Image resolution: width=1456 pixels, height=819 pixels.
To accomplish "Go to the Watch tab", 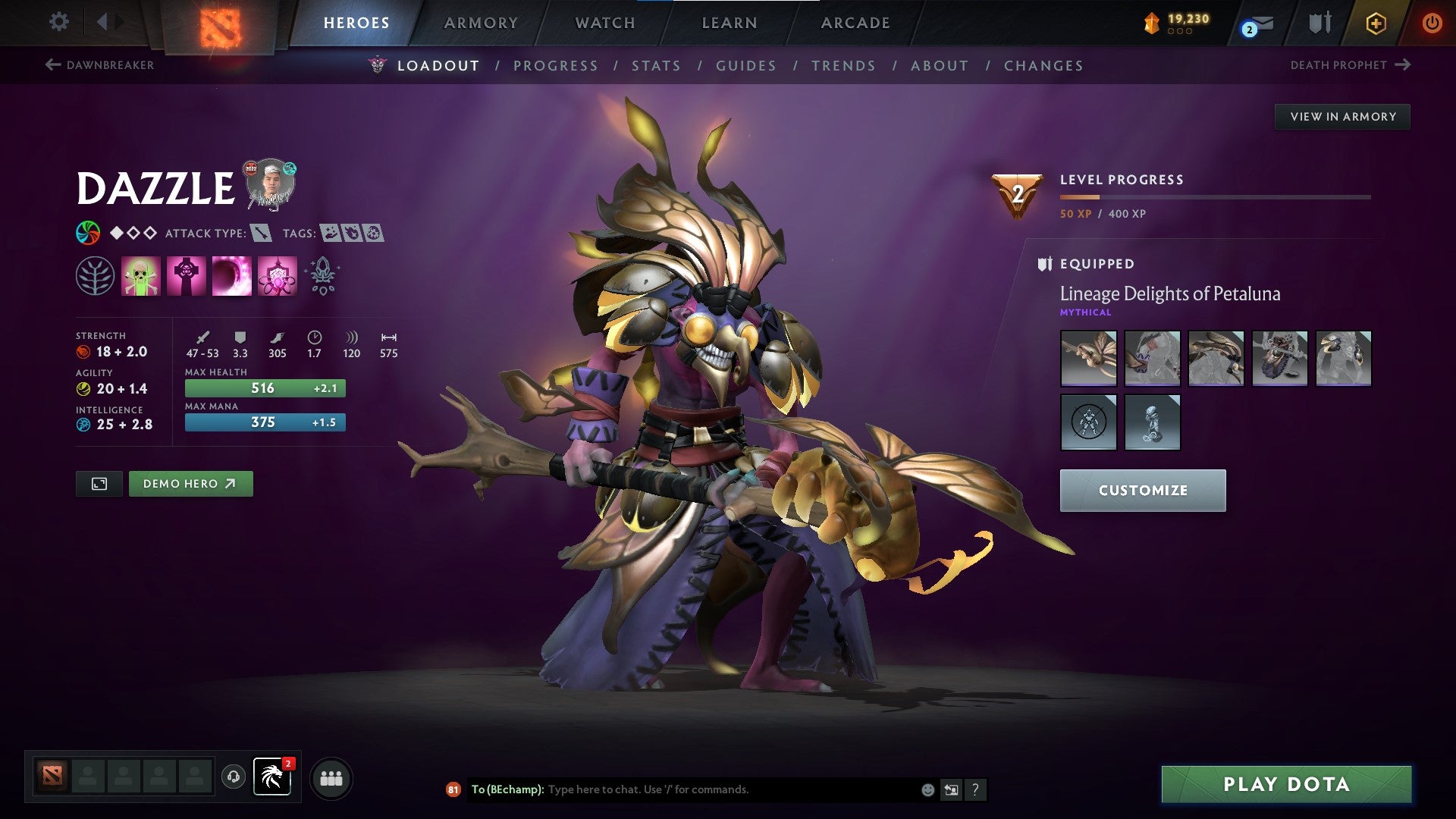I will pyautogui.click(x=605, y=23).
